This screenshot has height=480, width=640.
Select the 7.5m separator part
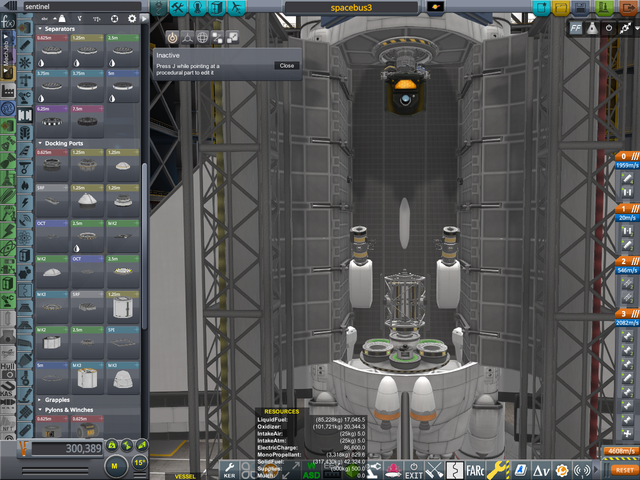pyautogui.click(x=86, y=118)
